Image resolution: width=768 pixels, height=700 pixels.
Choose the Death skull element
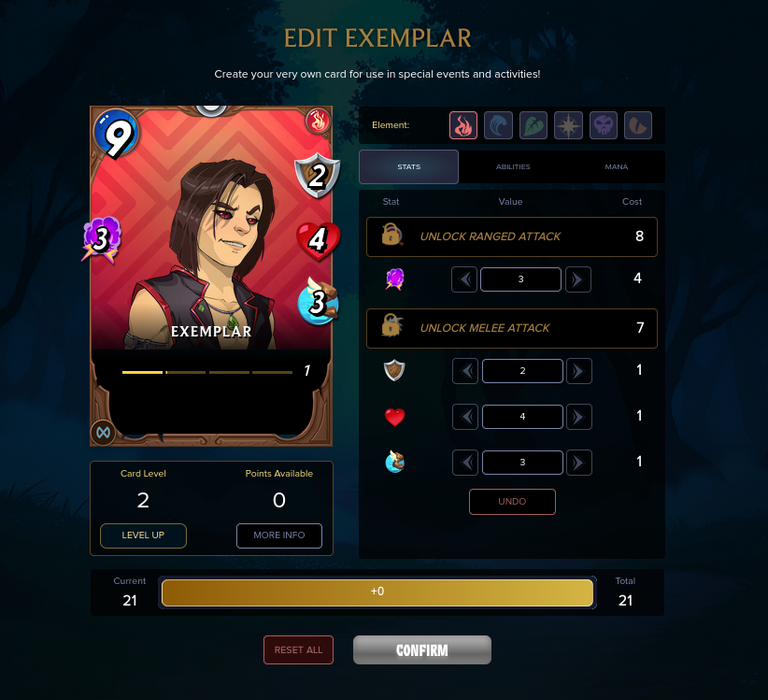[603, 125]
